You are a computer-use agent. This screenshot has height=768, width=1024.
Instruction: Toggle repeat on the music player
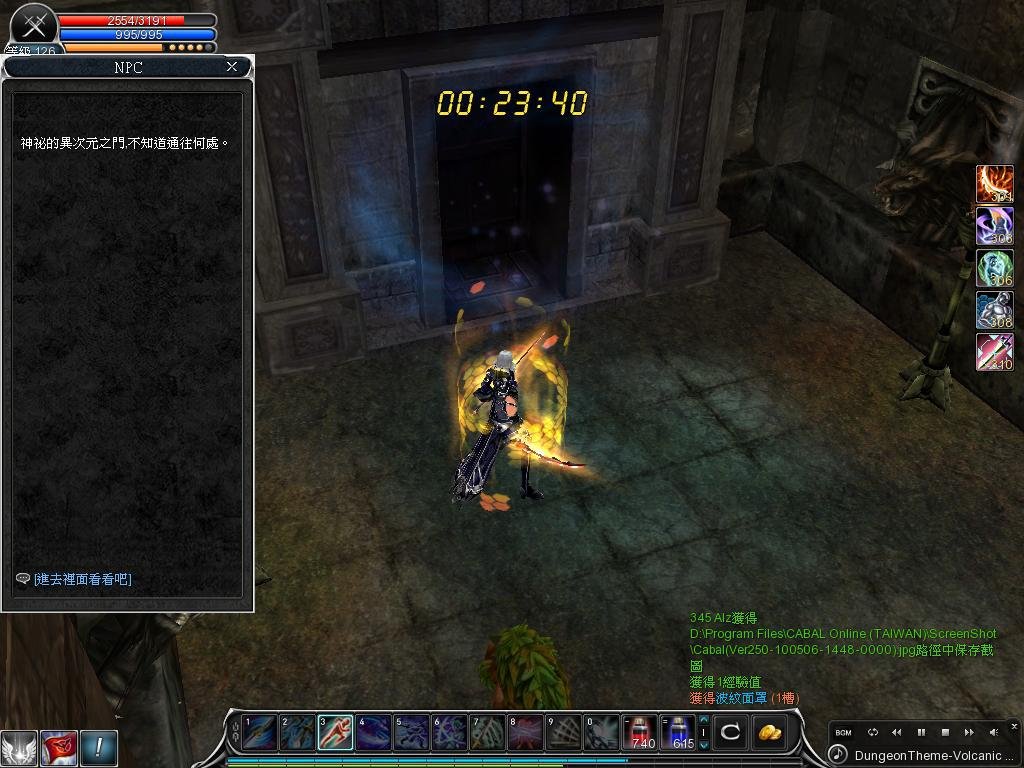tap(872, 733)
